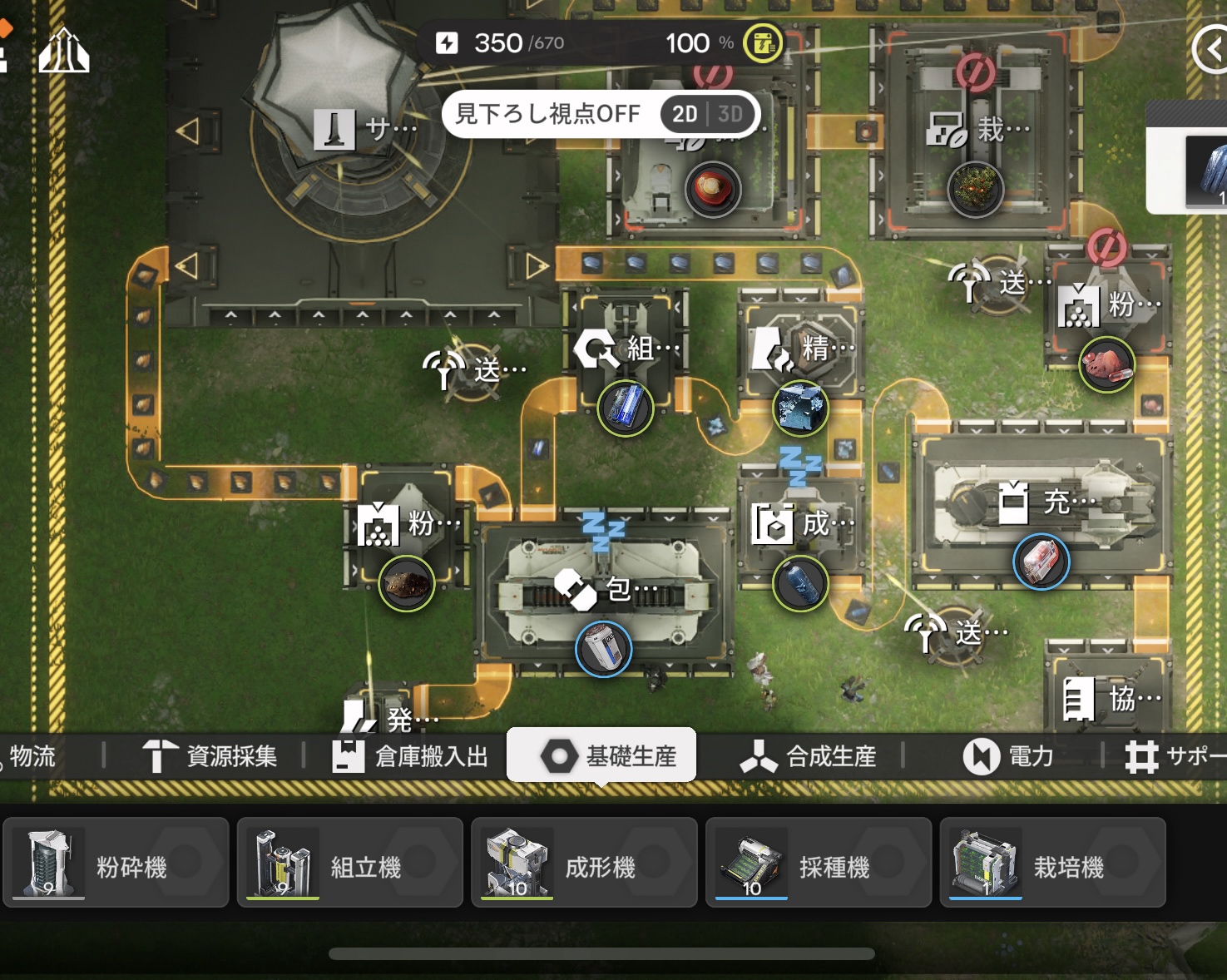Select the 資源採集 category

(x=210, y=756)
